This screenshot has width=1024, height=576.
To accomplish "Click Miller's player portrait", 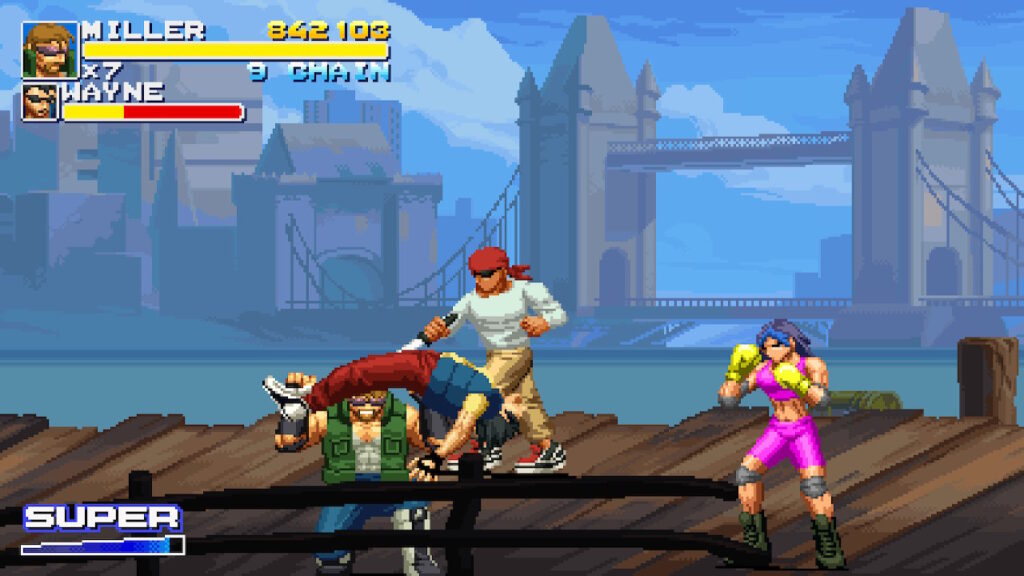I will [x=50, y=50].
